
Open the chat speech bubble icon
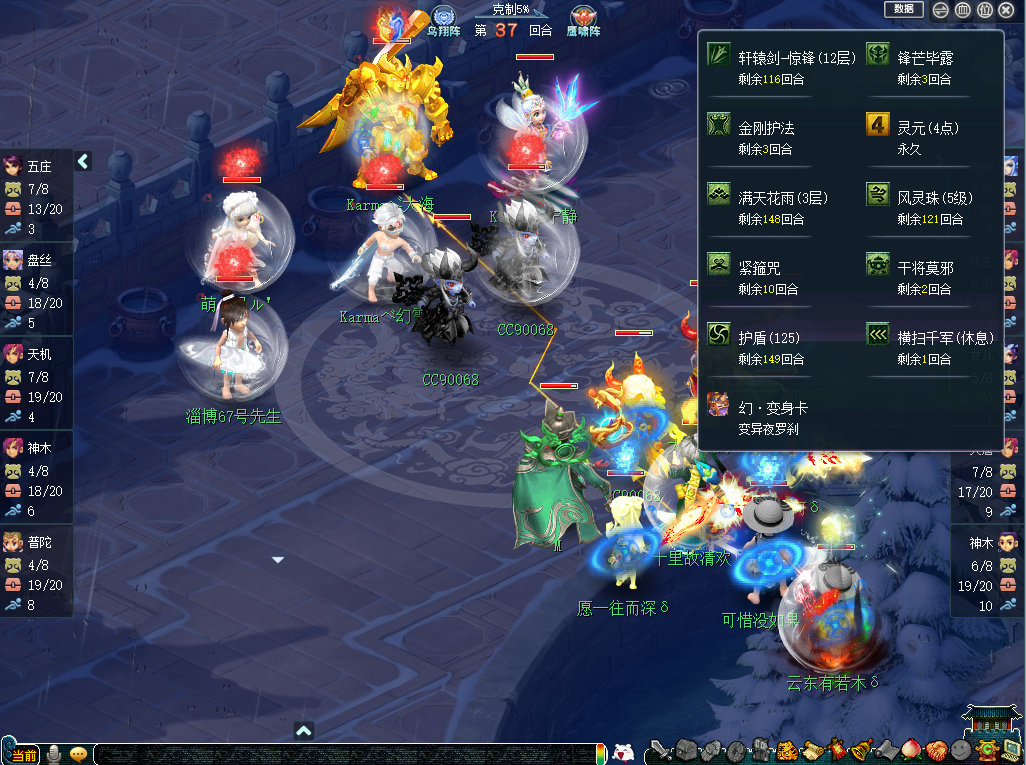click(x=78, y=755)
